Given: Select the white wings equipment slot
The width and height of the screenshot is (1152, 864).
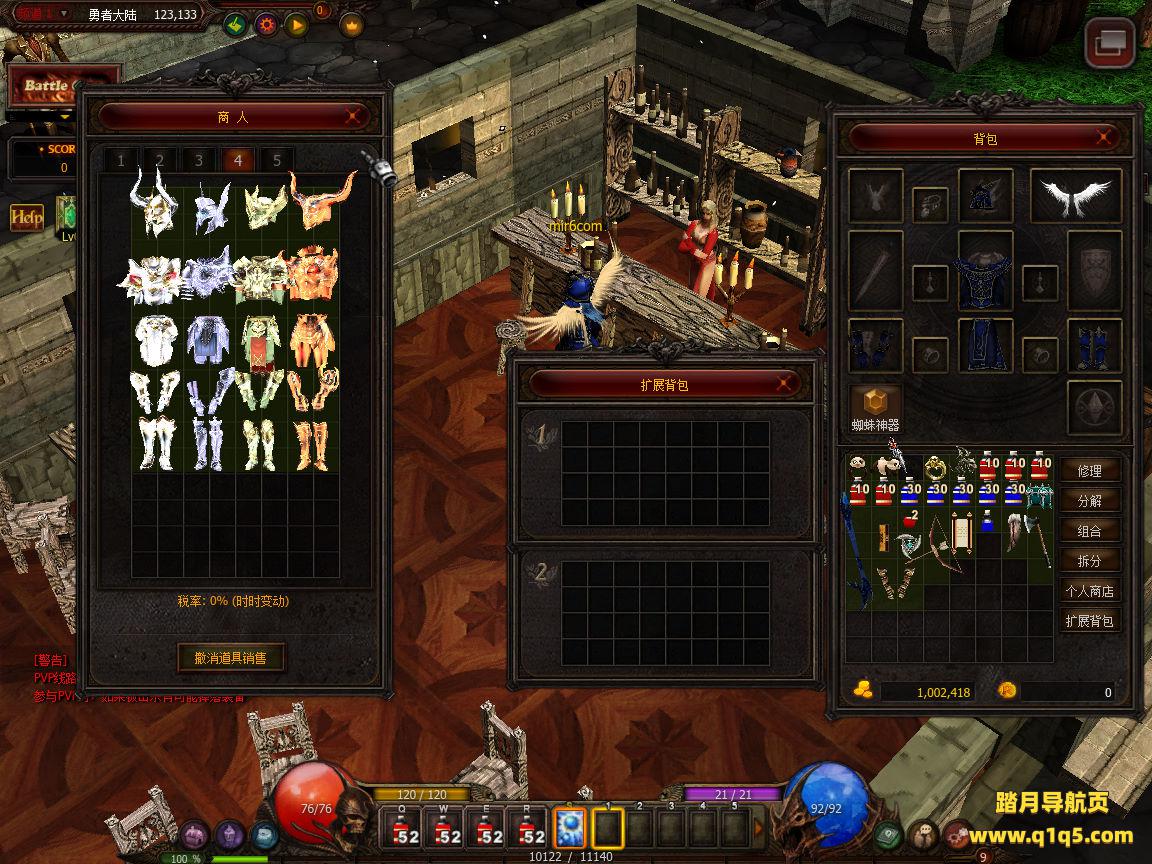Looking at the screenshot, I should tap(1075, 196).
